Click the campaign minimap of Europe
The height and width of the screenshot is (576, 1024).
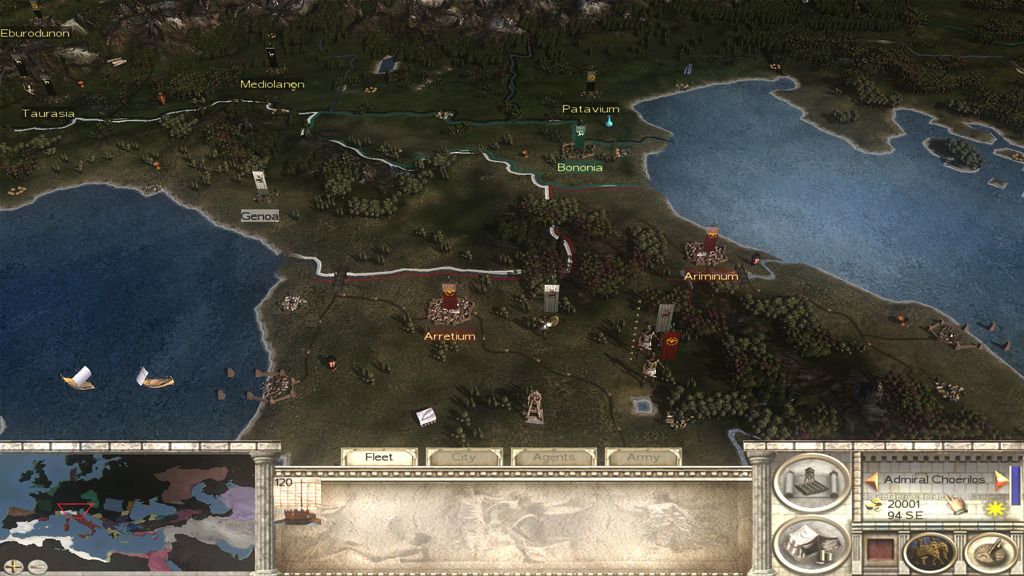(128, 501)
